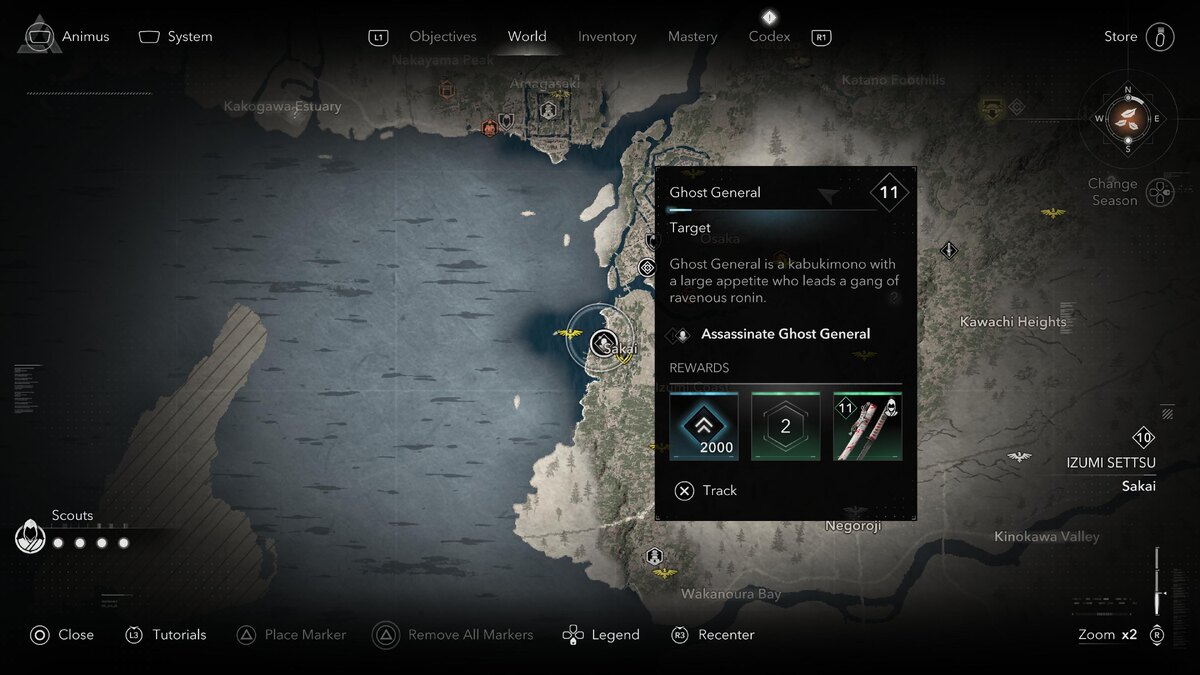Viewport: 1200px width, 675px height.
Task: Open the Codex tab
Action: coord(769,37)
